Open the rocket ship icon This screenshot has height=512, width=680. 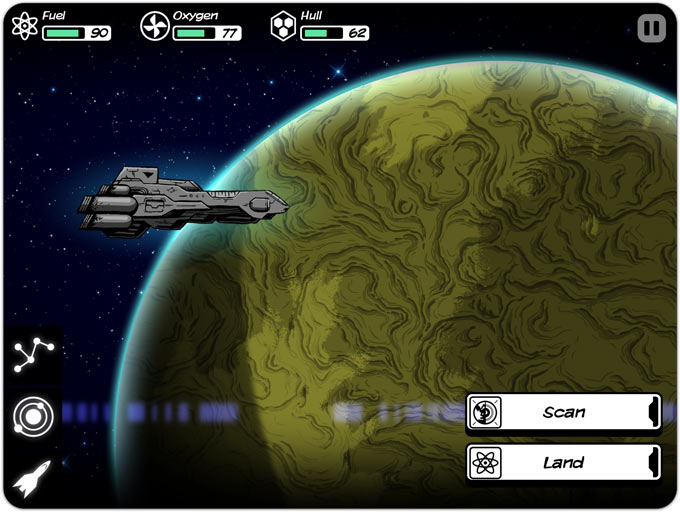click(33, 478)
